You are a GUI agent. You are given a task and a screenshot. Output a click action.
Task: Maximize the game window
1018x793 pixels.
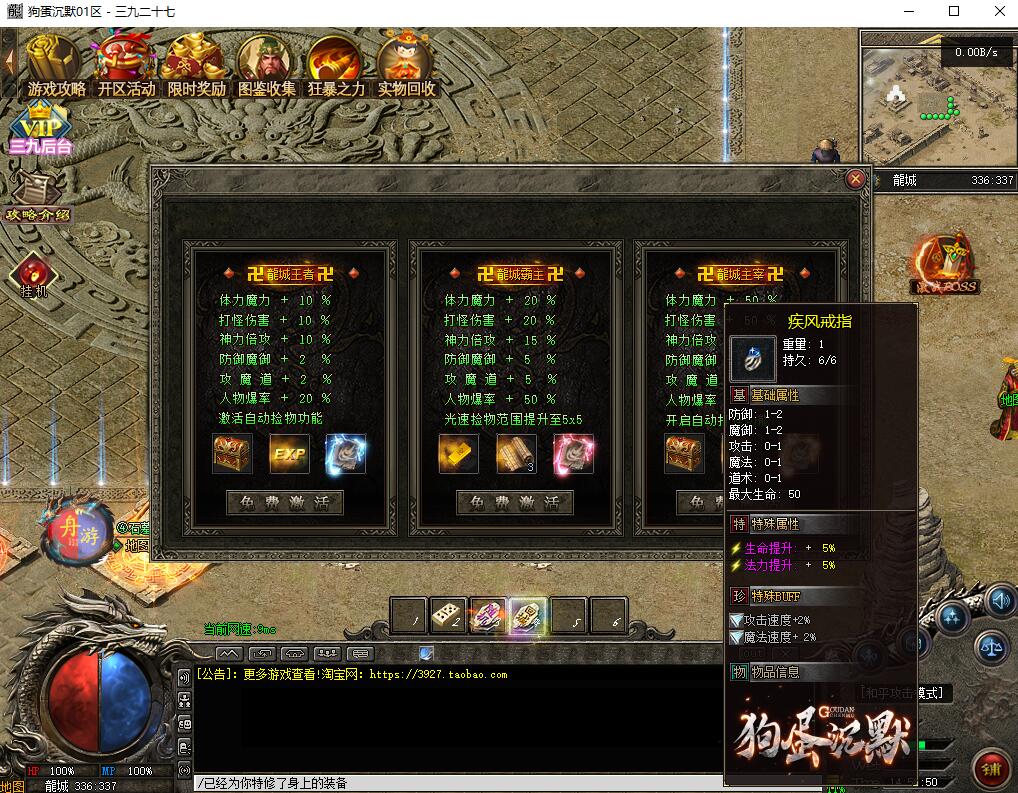point(954,12)
